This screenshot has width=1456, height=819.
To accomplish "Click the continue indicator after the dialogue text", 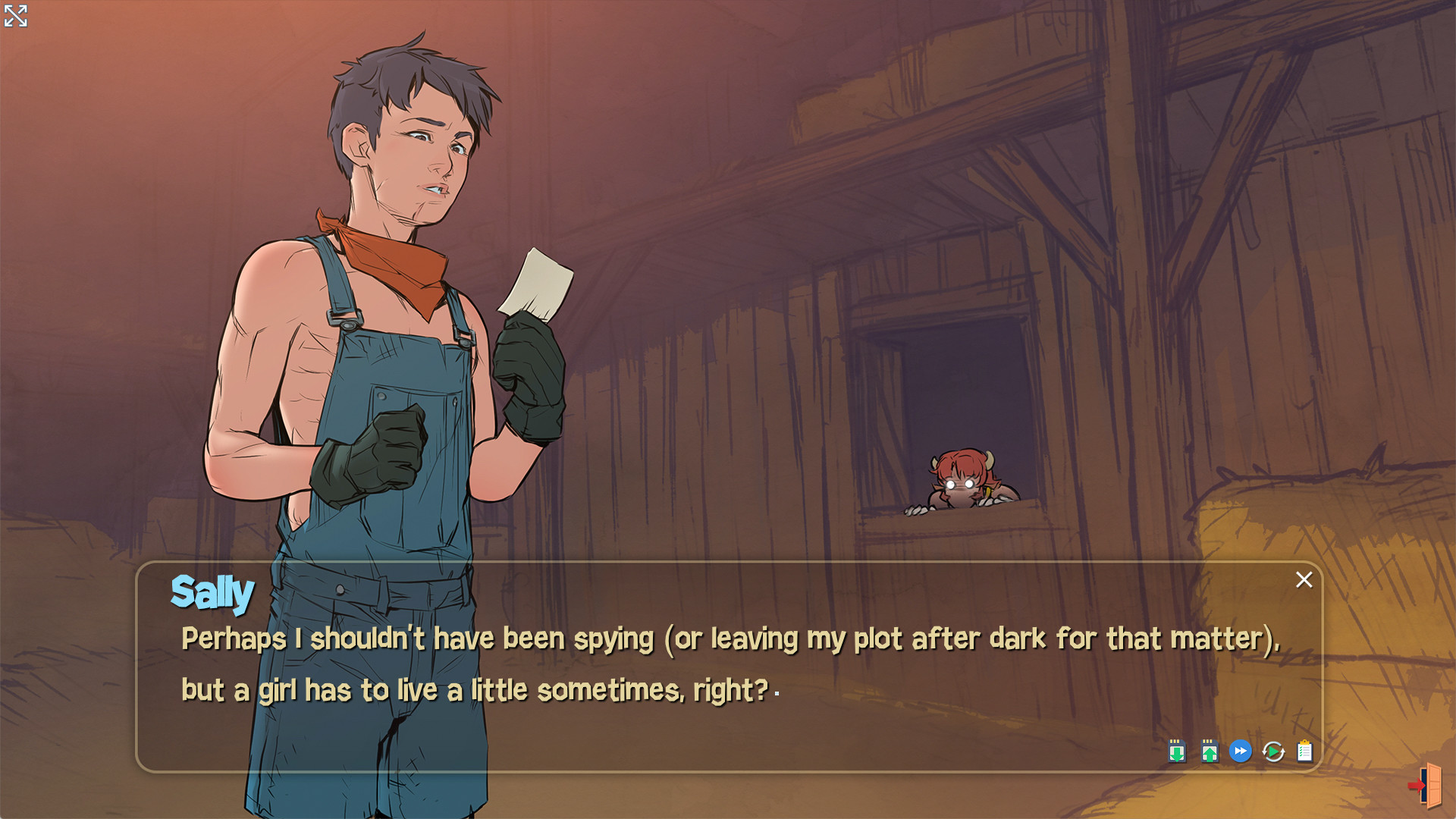I will pyautogui.click(x=776, y=694).
